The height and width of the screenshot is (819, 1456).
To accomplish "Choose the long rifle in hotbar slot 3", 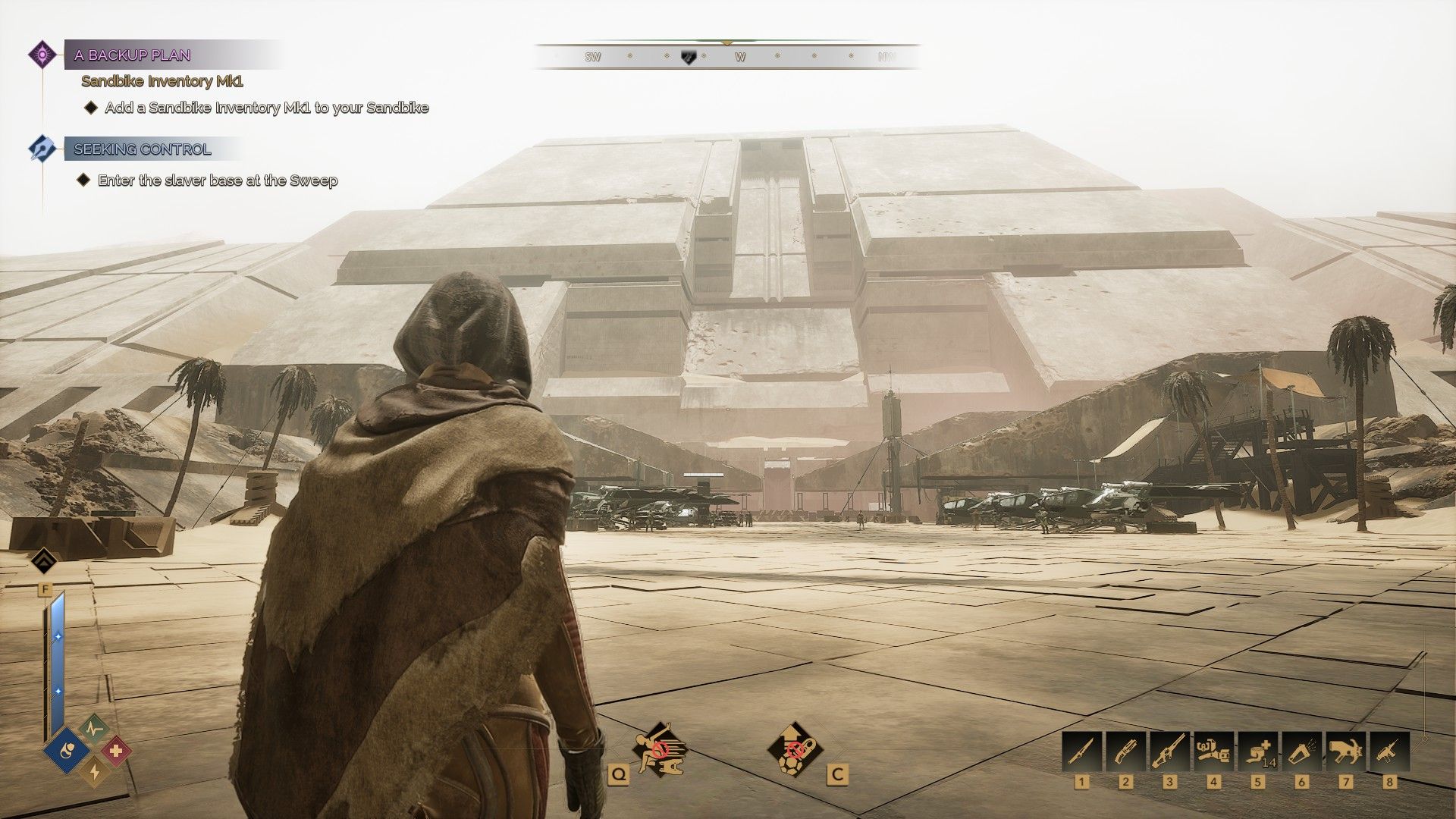I will tap(1169, 751).
